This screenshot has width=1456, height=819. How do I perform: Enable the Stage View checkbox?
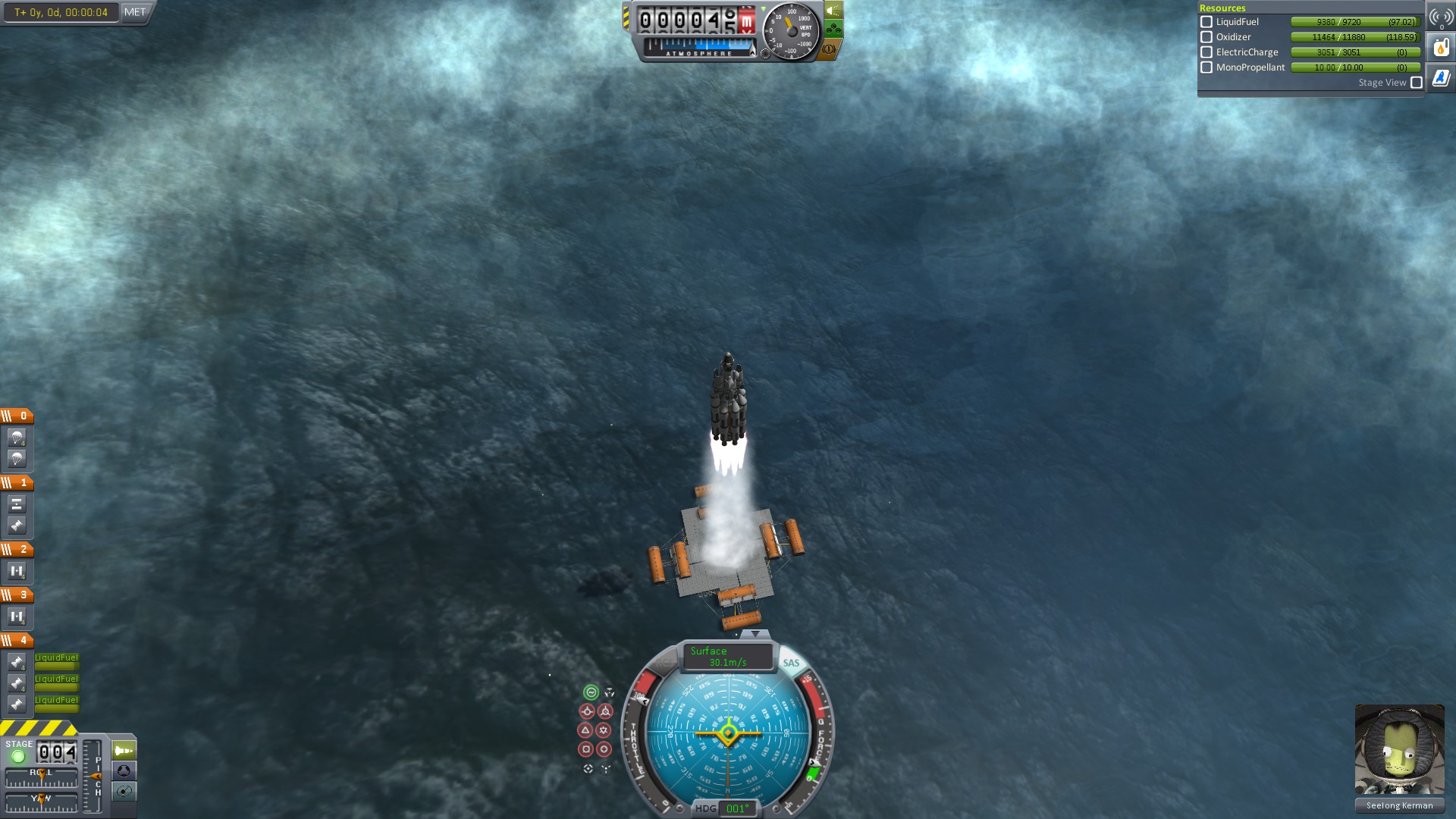point(1417,83)
